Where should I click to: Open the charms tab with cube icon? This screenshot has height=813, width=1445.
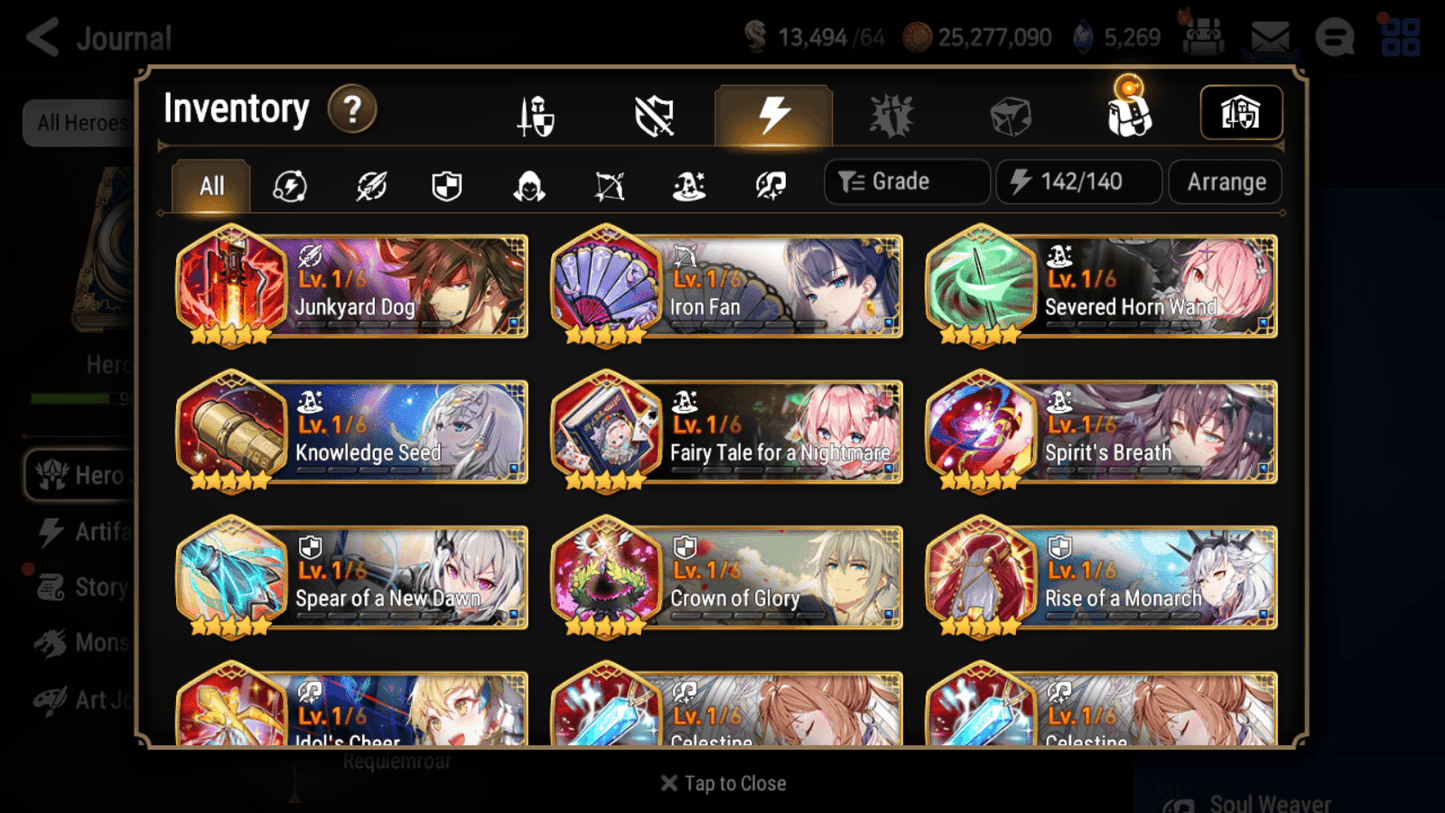coord(1010,114)
